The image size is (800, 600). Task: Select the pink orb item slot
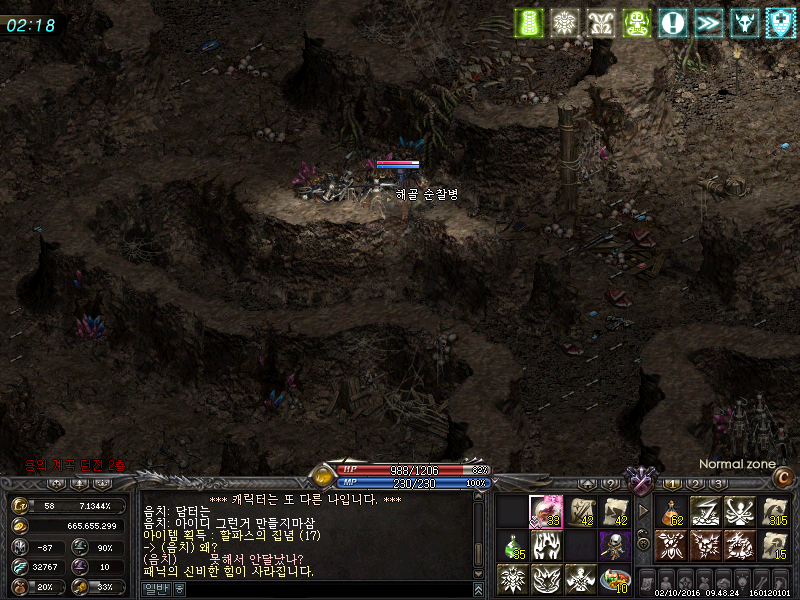546,512
